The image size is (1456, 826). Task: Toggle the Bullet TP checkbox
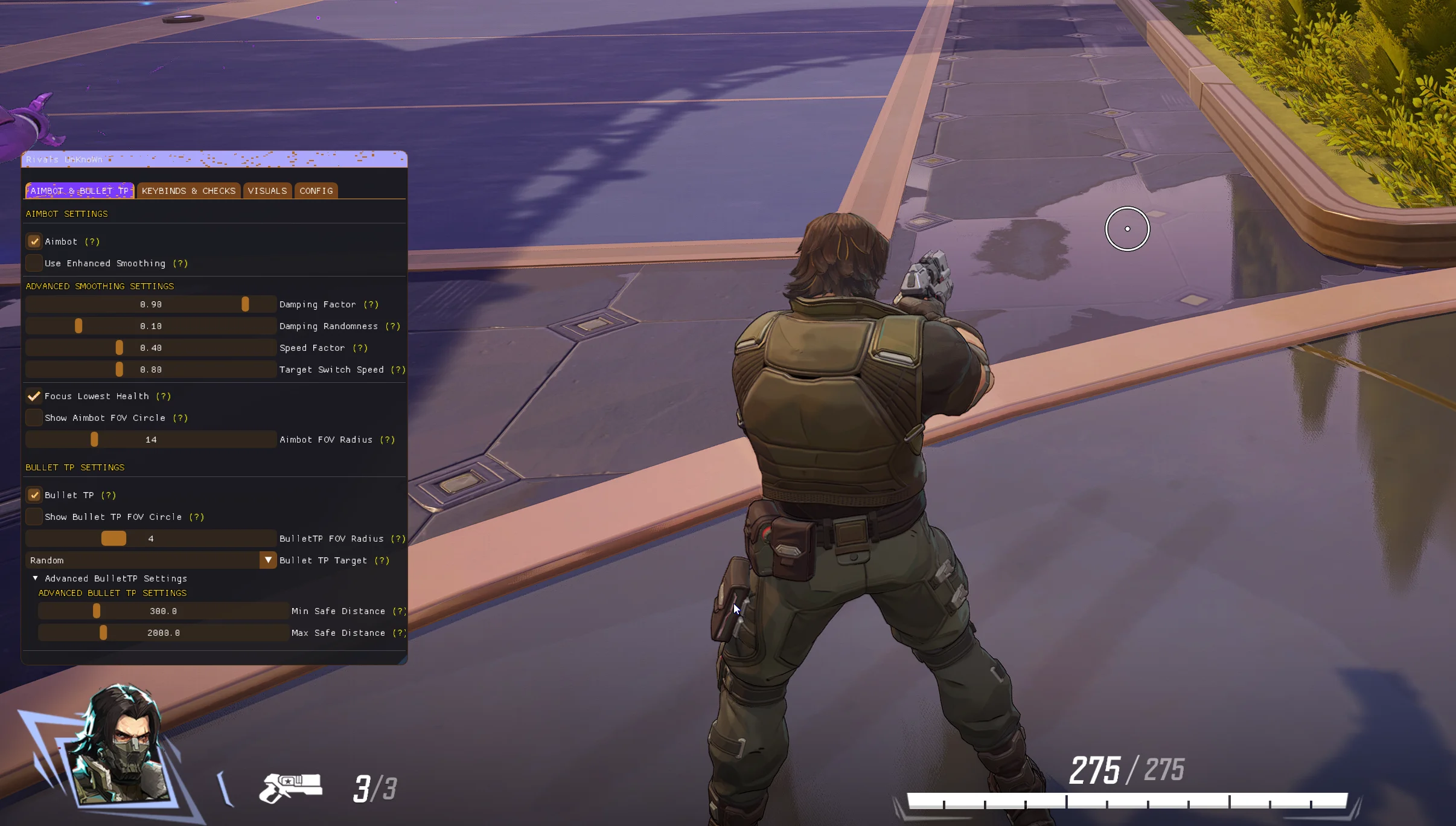point(34,495)
